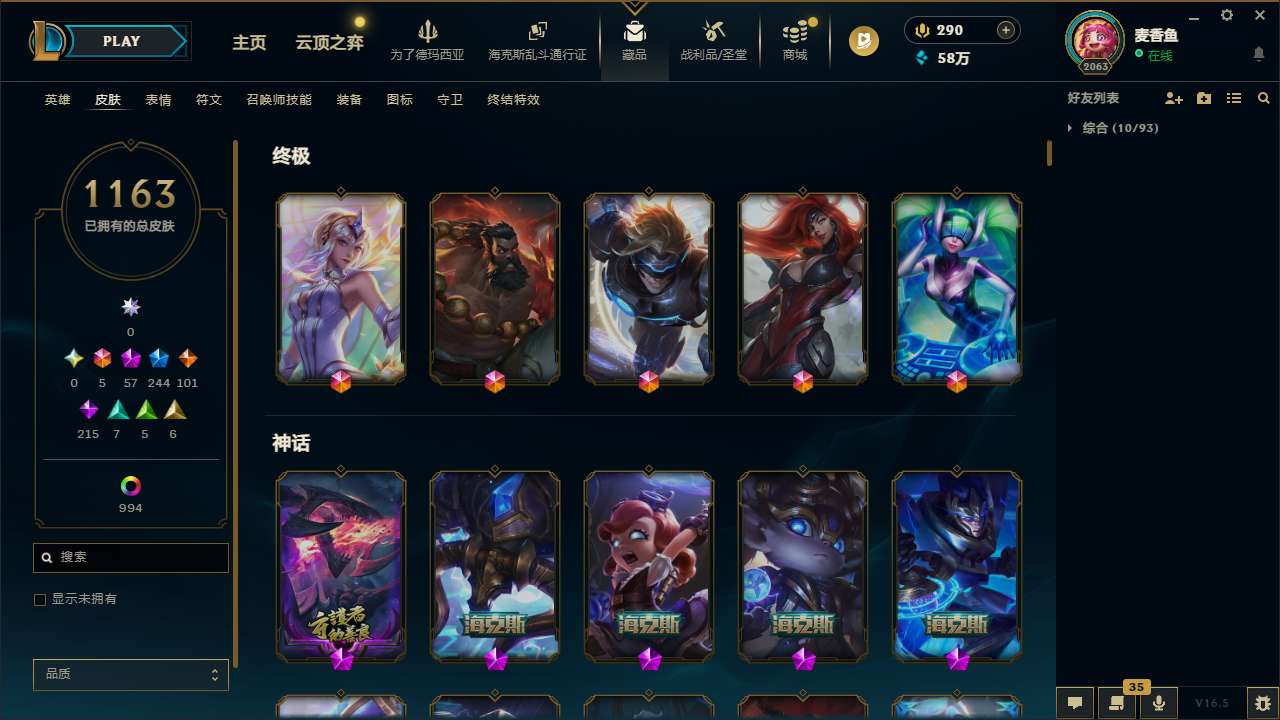Toggle the notification bell near the profile
1280x720 pixels.
click(1258, 54)
